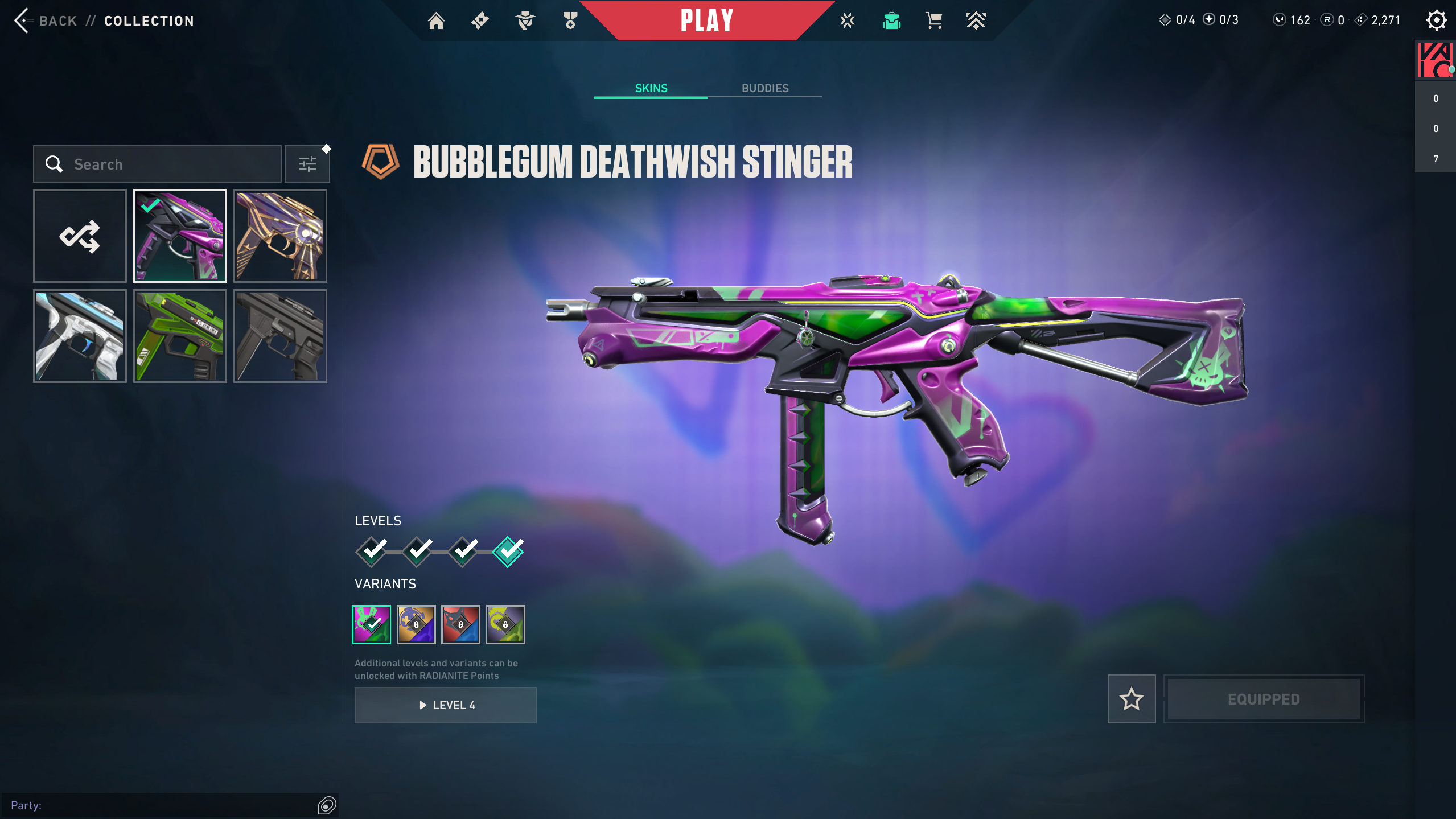Screen dimensions: 1456x819
Task: Pick the green Stinger skin thumbnail
Action: click(180, 336)
